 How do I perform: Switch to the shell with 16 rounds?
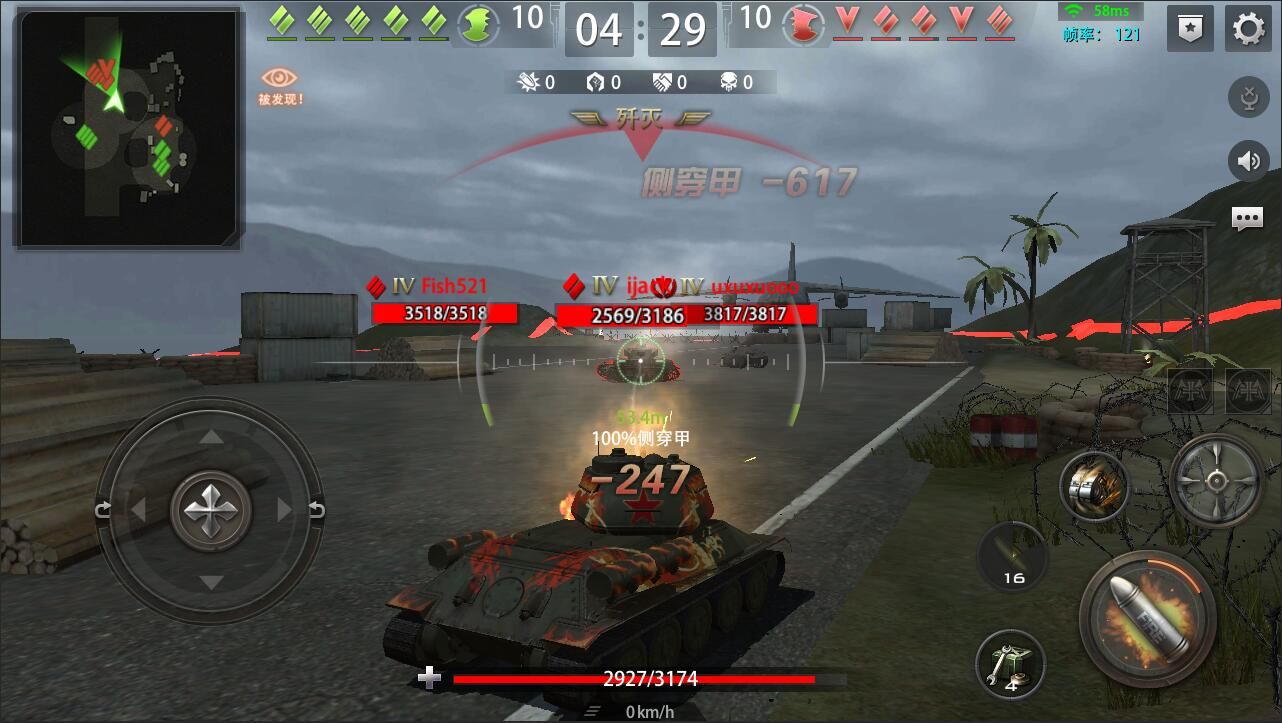1012,557
